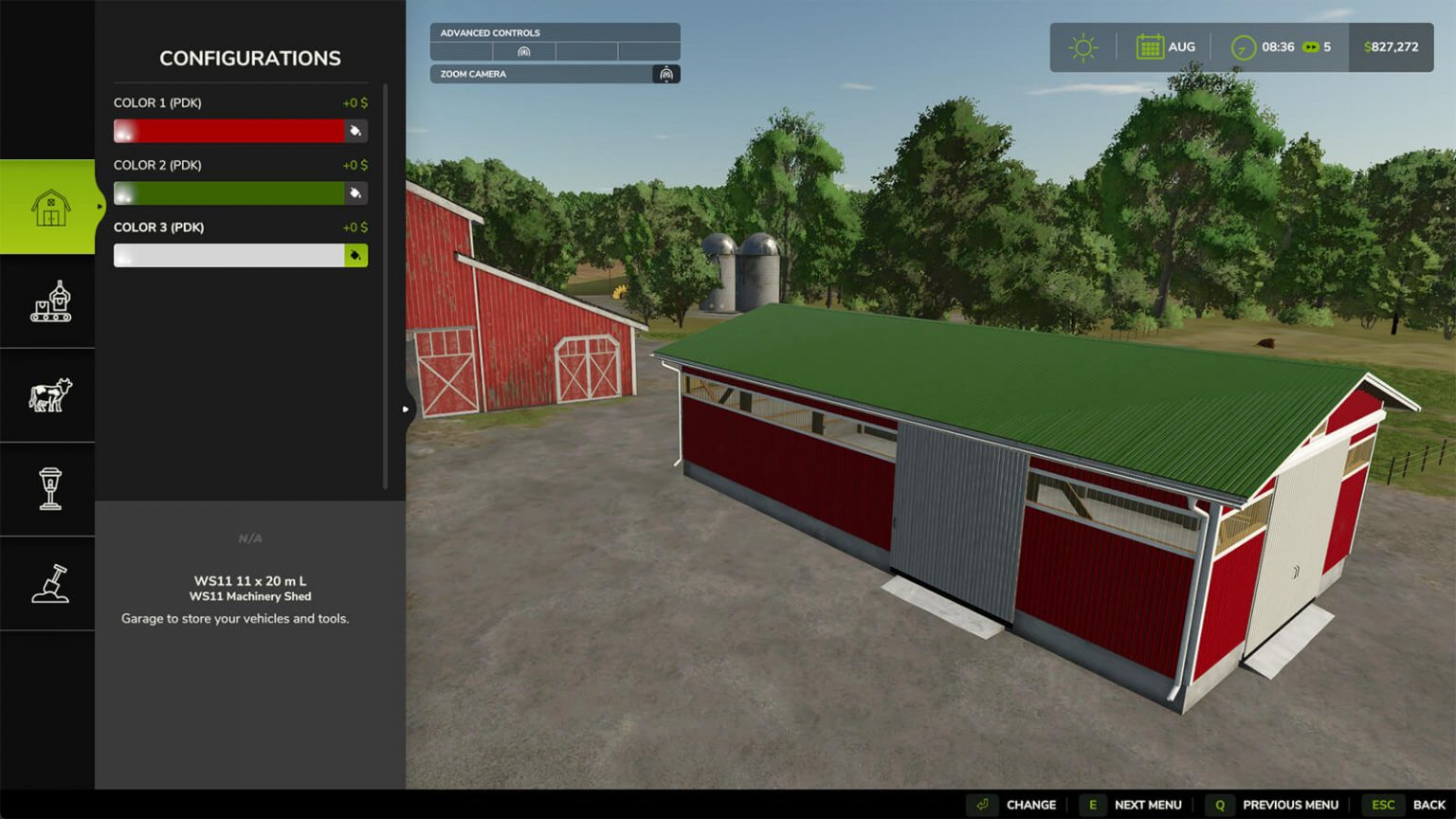Click the mouse icon under Advanced Controls
This screenshot has height=819, width=1456.
point(524,52)
